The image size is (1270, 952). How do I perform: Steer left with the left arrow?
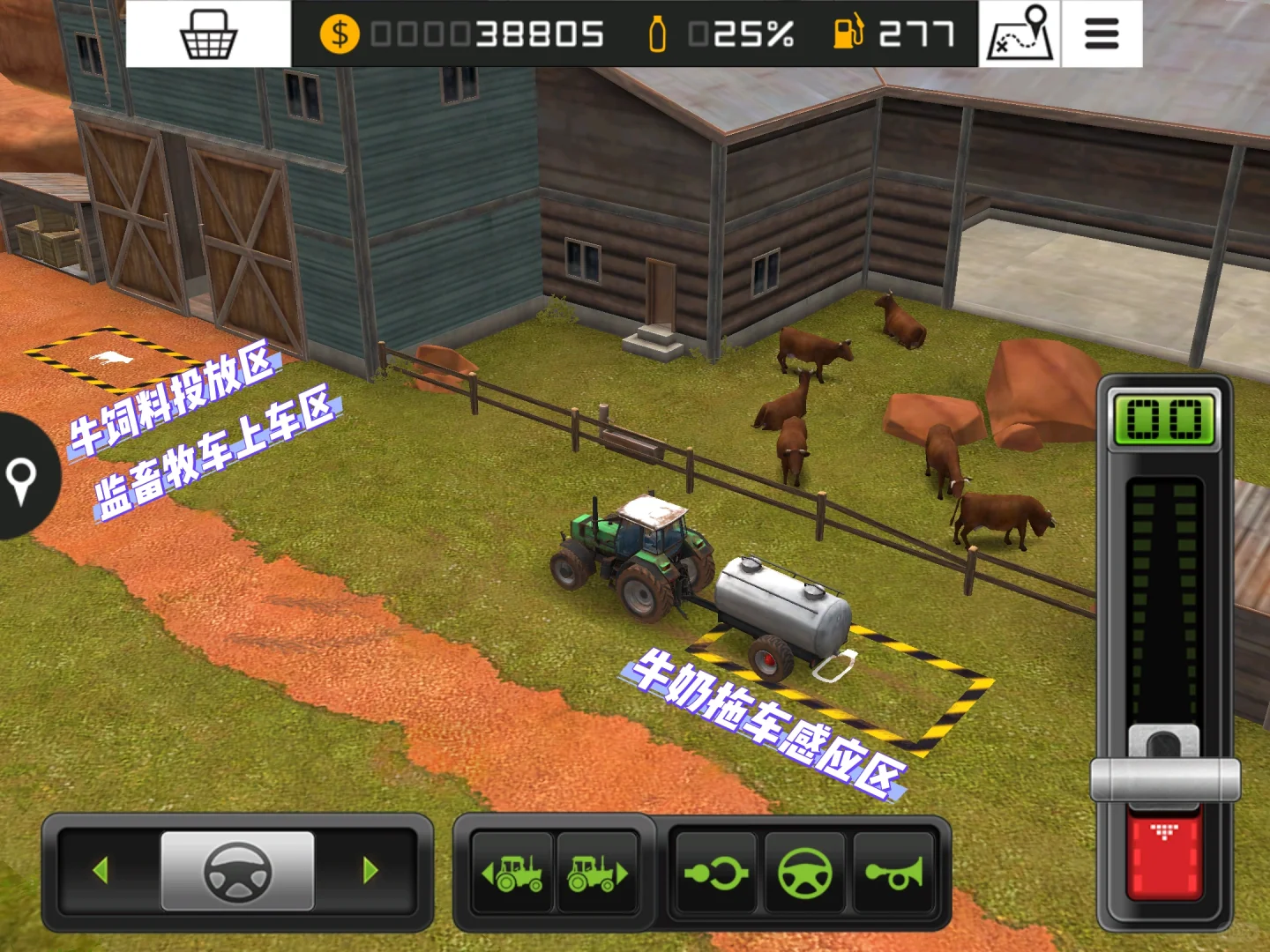101,871
